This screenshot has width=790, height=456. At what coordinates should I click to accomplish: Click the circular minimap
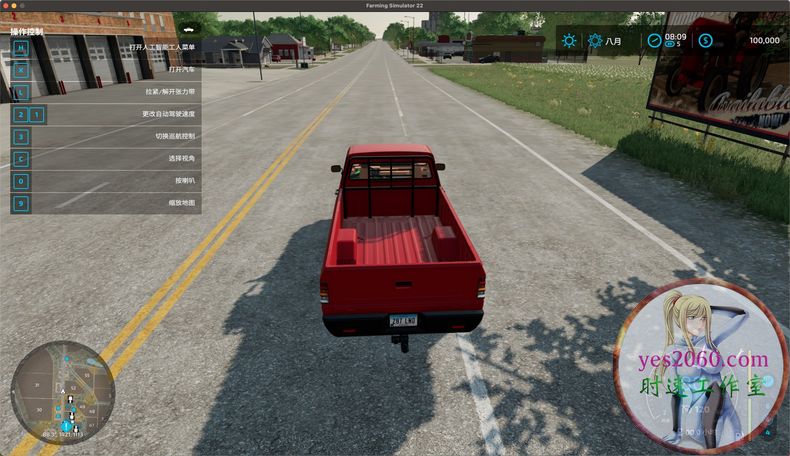(62, 391)
